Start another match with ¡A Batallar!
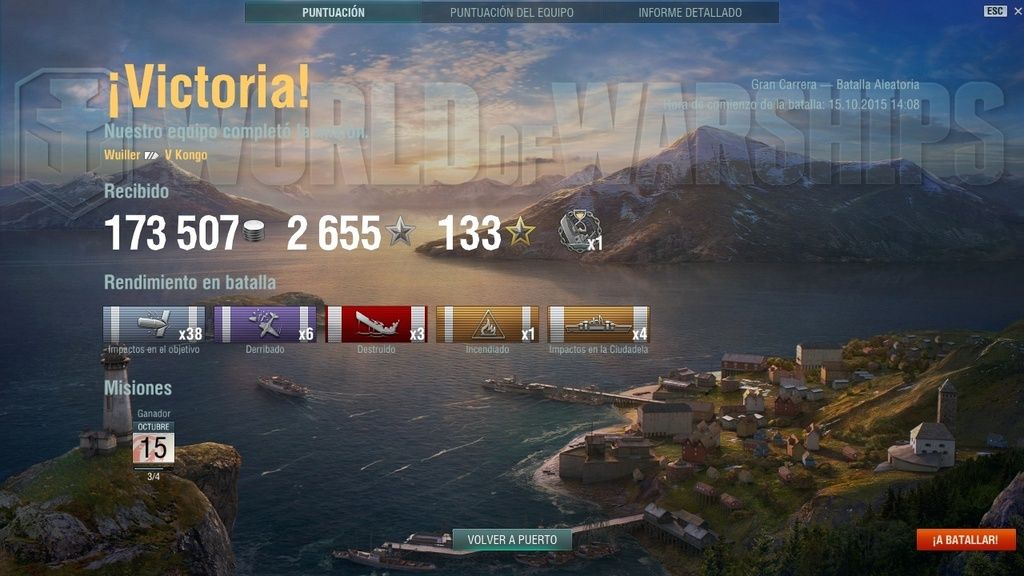Image resolution: width=1024 pixels, height=576 pixels. click(x=965, y=540)
